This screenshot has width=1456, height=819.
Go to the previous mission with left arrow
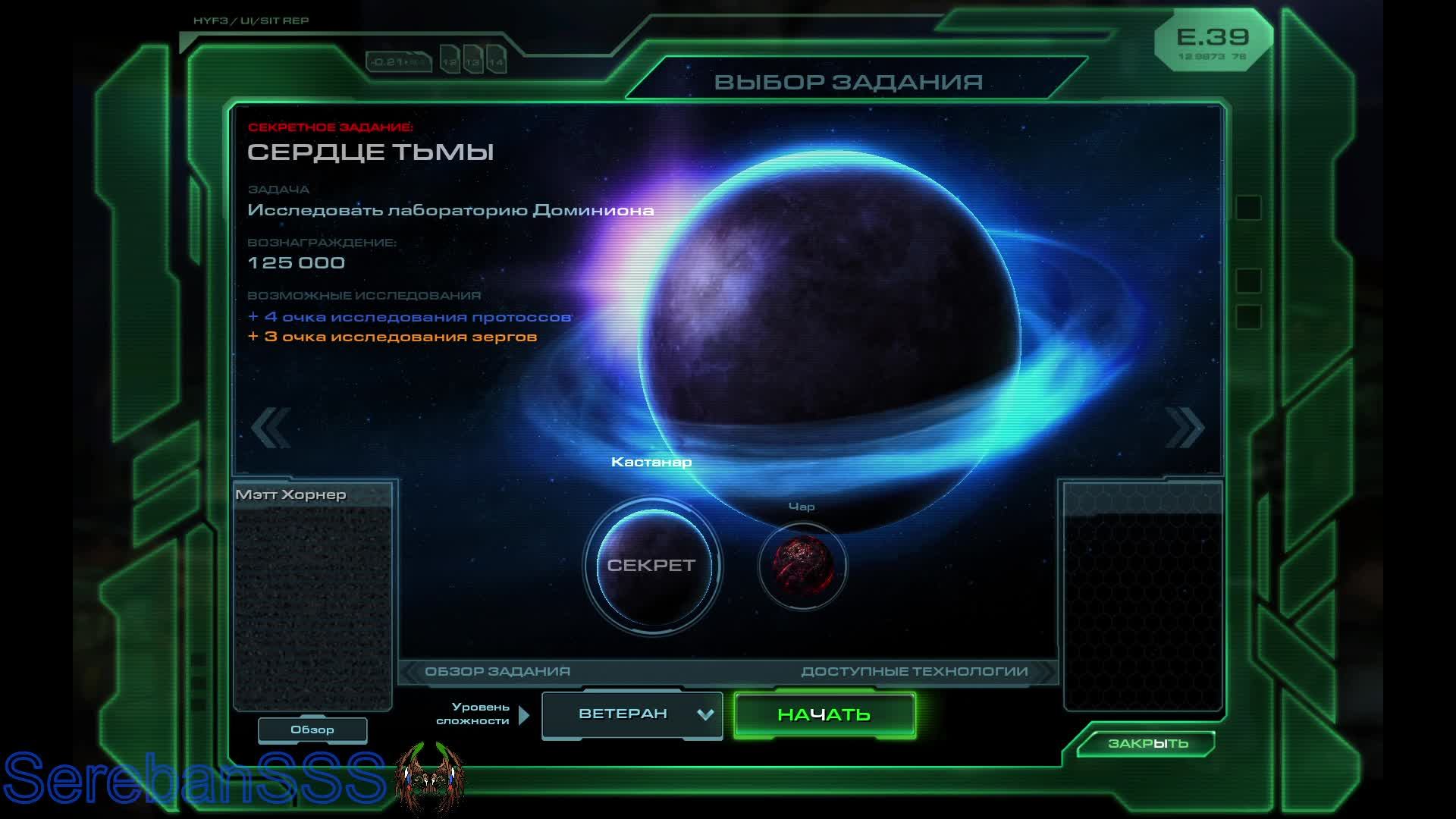(x=271, y=428)
